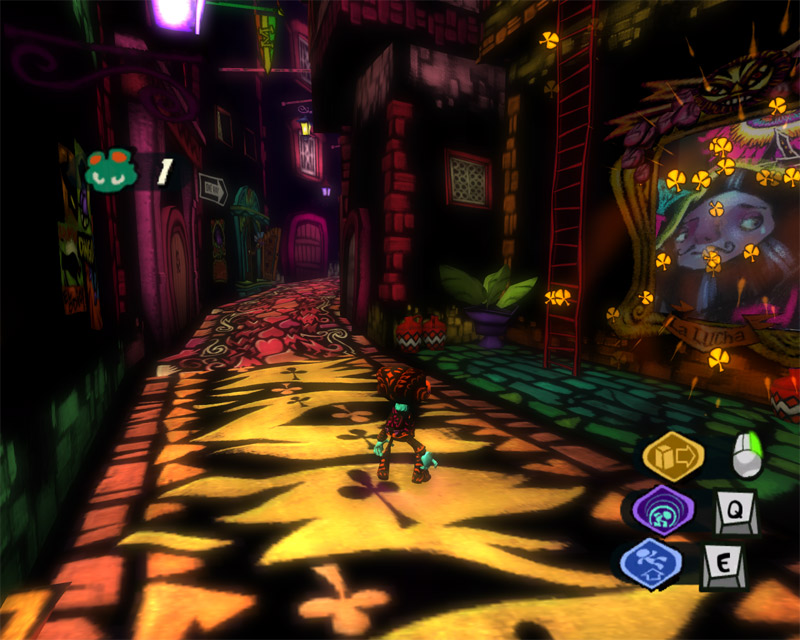Click the green astral projection lives icon
Image resolution: width=800 pixels, height=640 pixels.
(111, 171)
